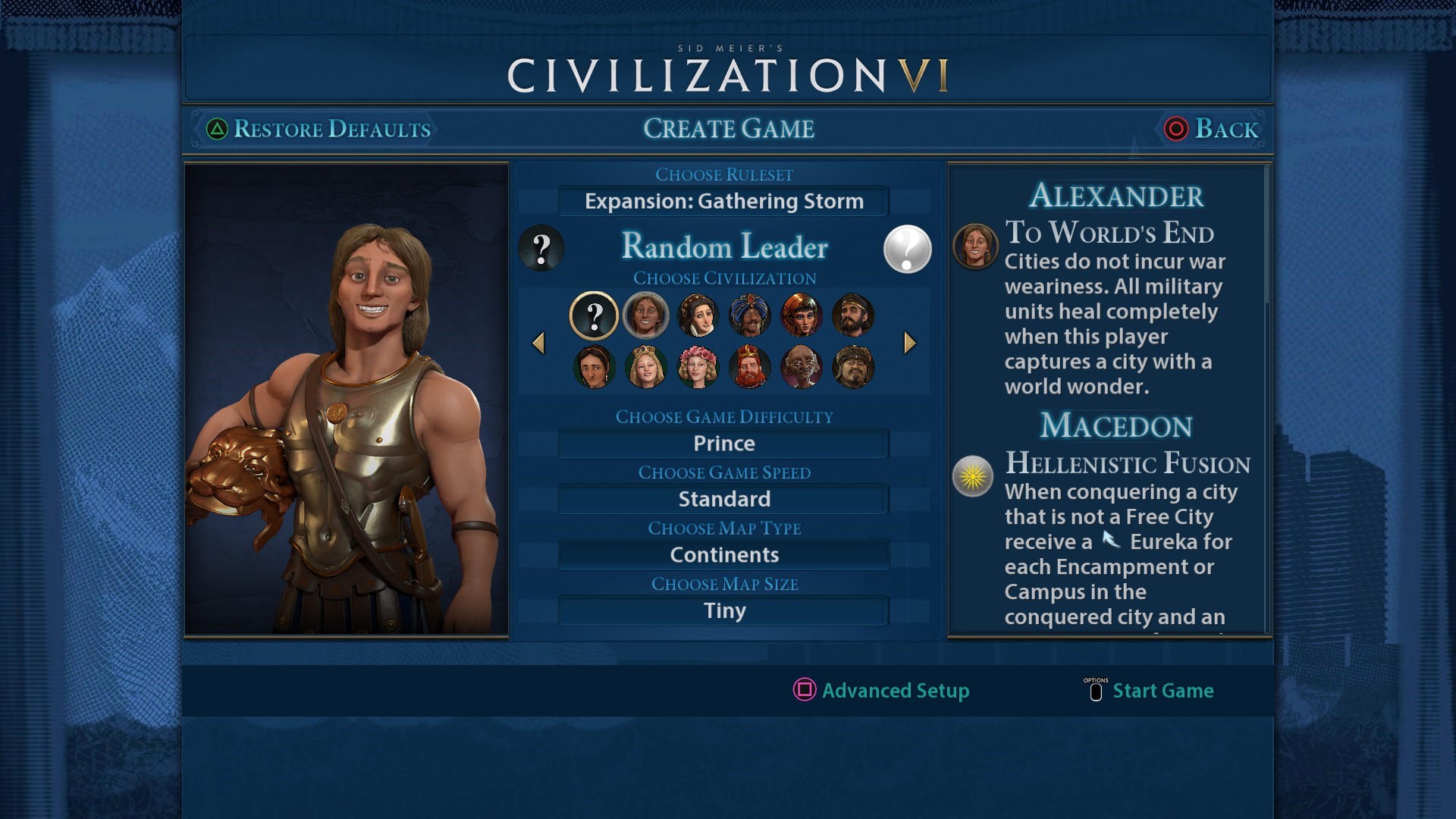Select Catherine de Medici's leader portrait

tap(698, 316)
